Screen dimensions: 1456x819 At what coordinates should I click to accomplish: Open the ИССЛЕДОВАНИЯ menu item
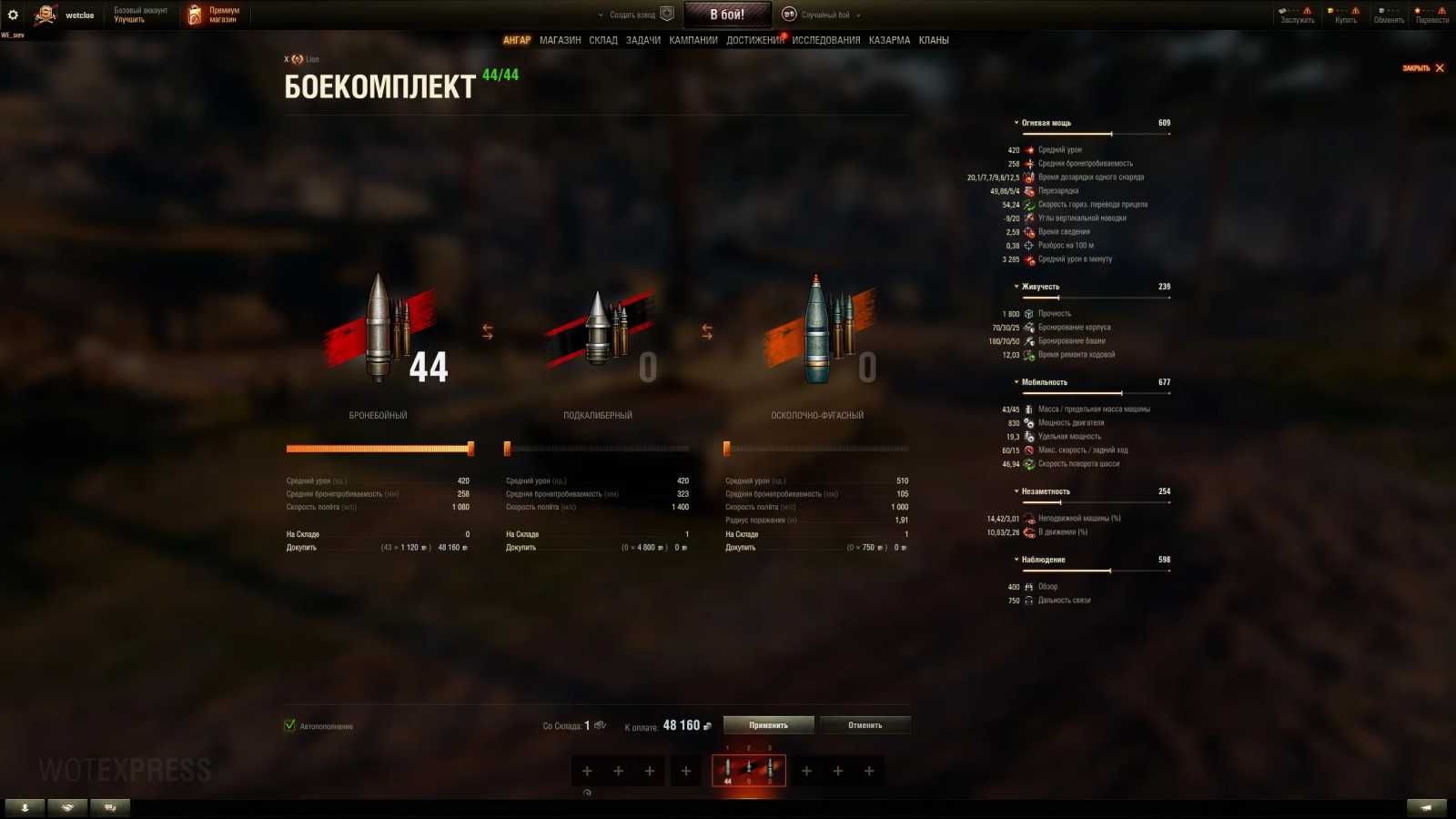click(x=825, y=40)
